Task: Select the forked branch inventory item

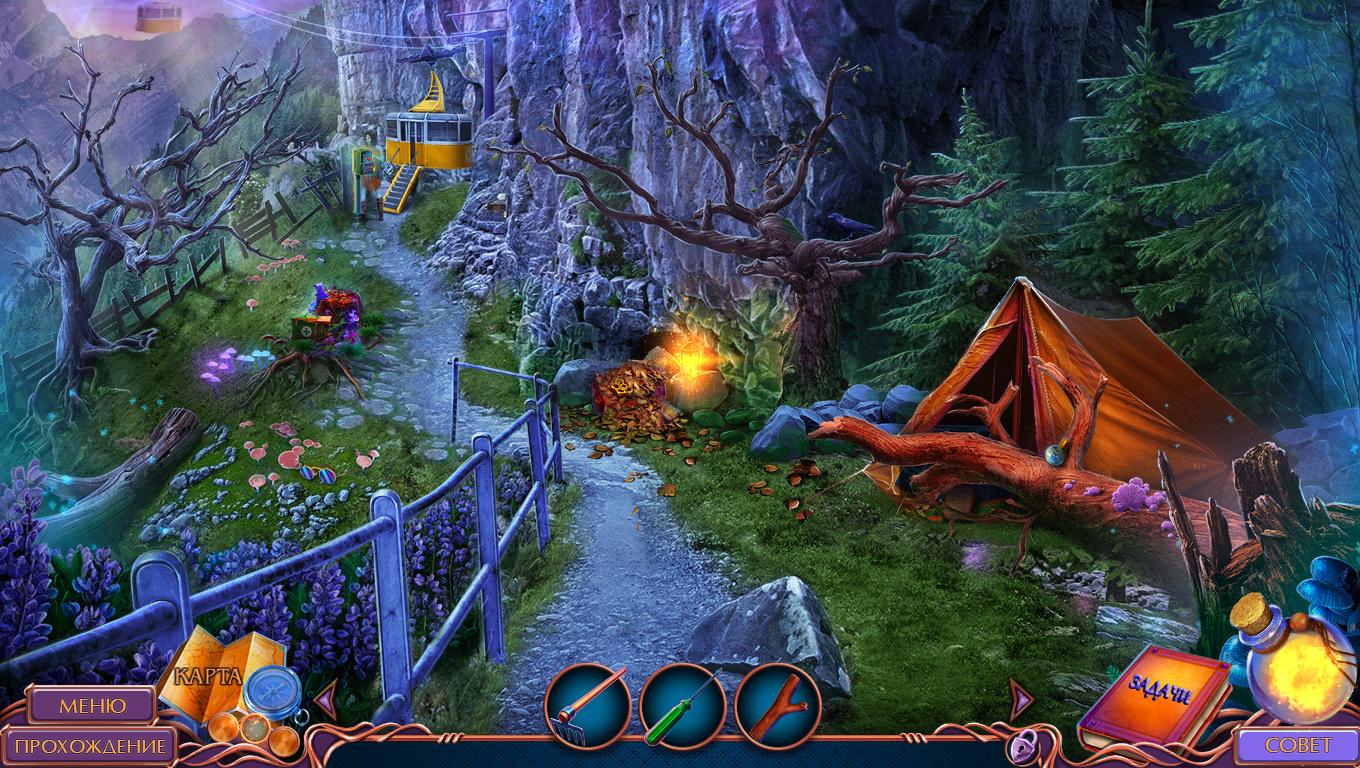Action: (777, 707)
